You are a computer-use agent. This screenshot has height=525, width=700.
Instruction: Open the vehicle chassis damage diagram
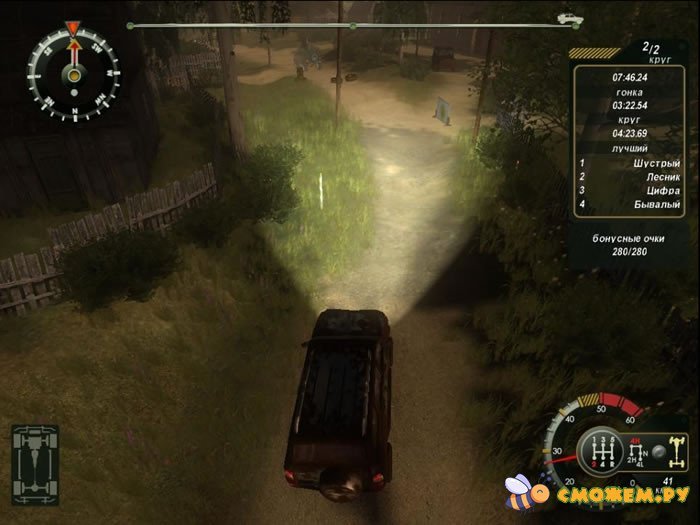pos(34,461)
